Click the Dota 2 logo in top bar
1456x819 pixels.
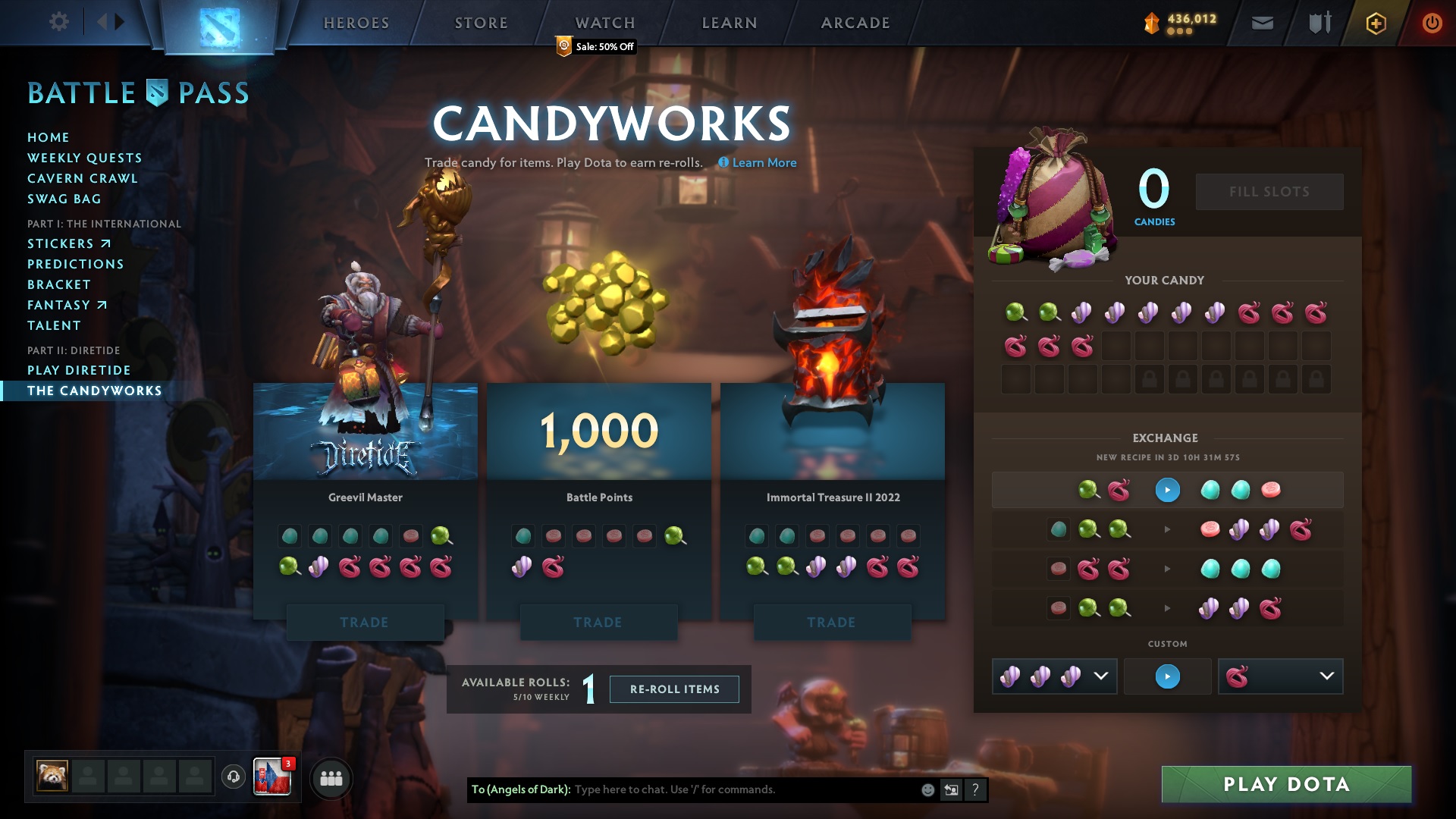220,23
